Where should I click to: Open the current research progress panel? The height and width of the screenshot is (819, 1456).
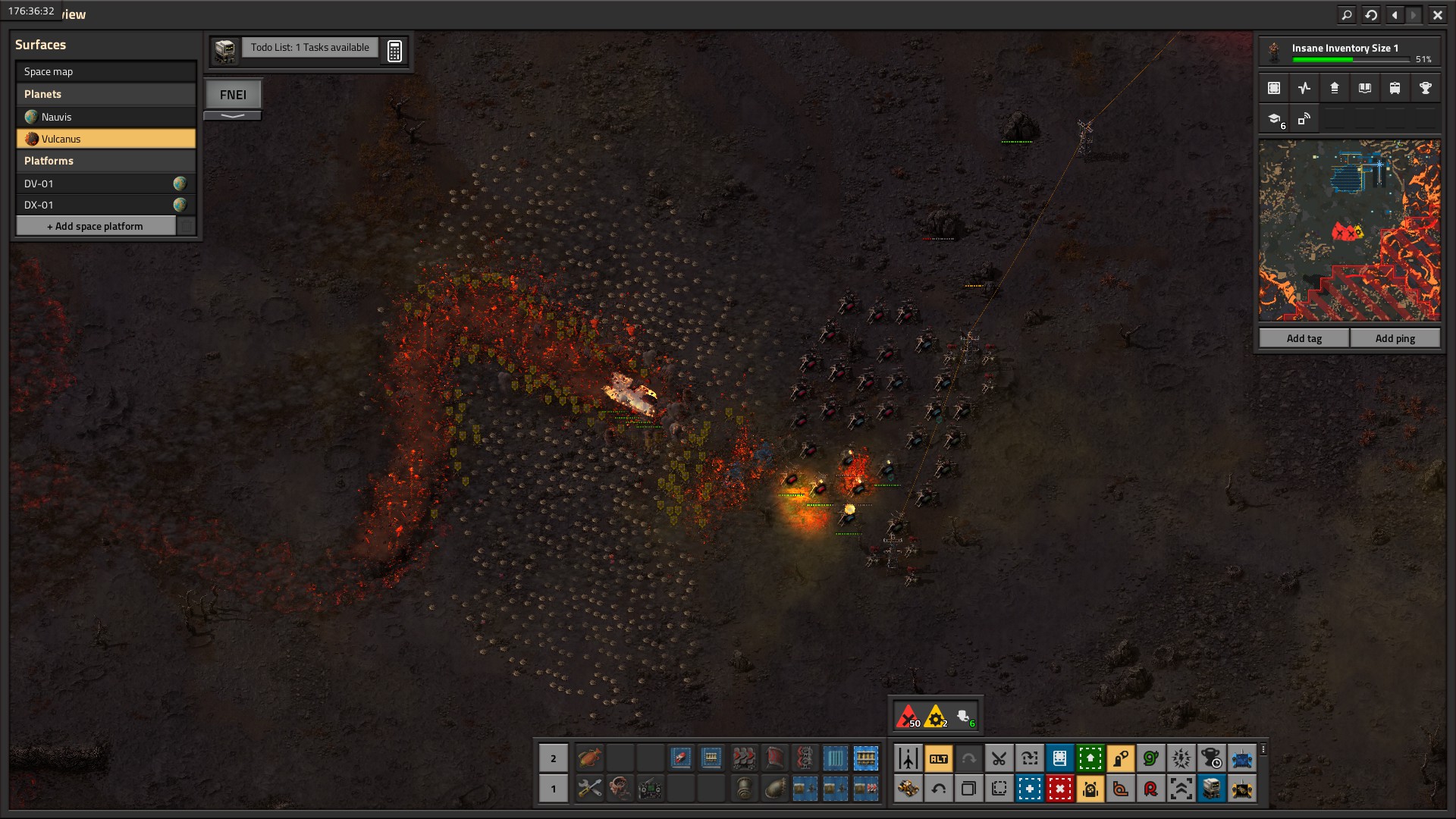click(x=1349, y=52)
